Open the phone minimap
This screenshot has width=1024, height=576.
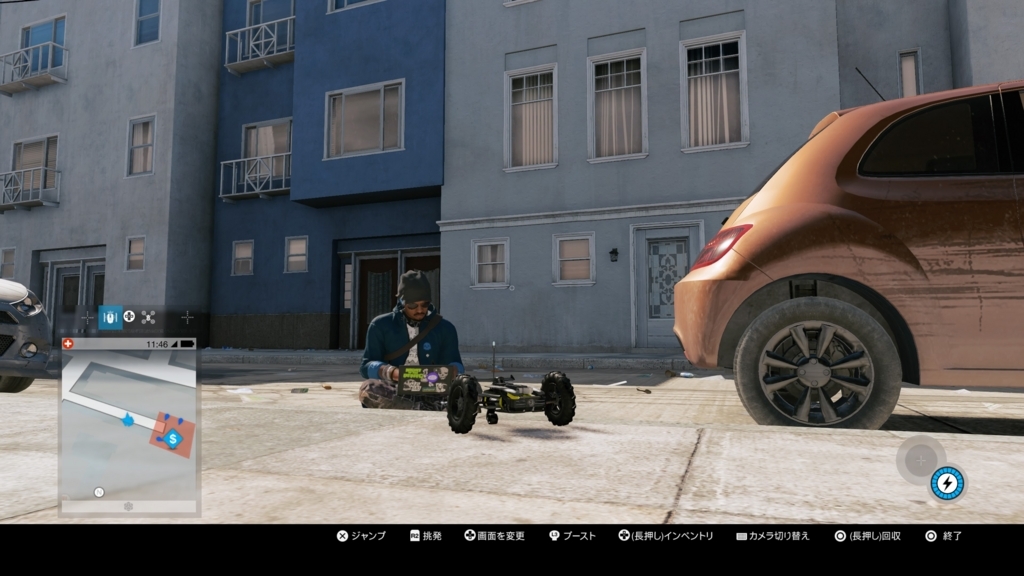pos(129,425)
